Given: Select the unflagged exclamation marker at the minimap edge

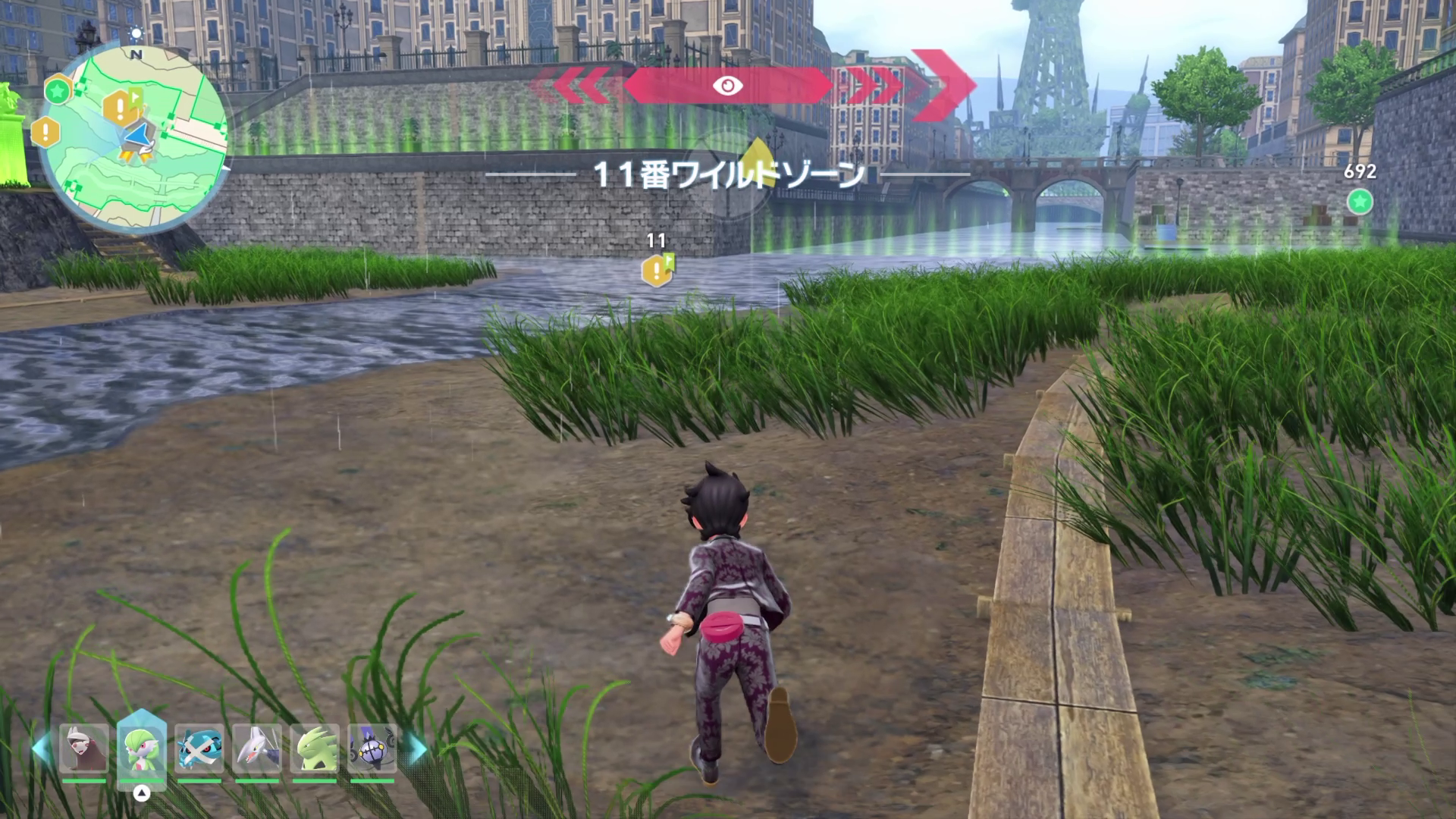Looking at the screenshot, I should pyautogui.click(x=45, y=132).
